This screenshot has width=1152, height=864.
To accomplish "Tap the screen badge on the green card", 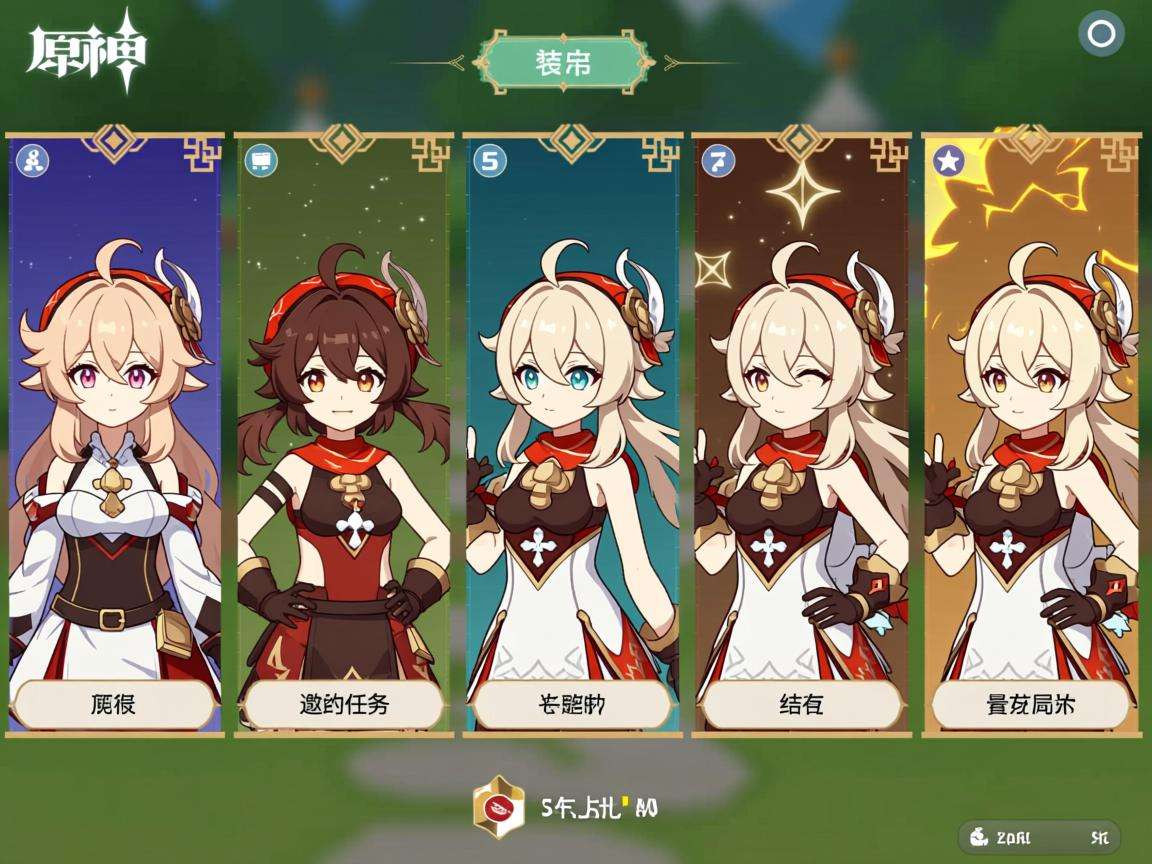I will [x=261, y=160].
